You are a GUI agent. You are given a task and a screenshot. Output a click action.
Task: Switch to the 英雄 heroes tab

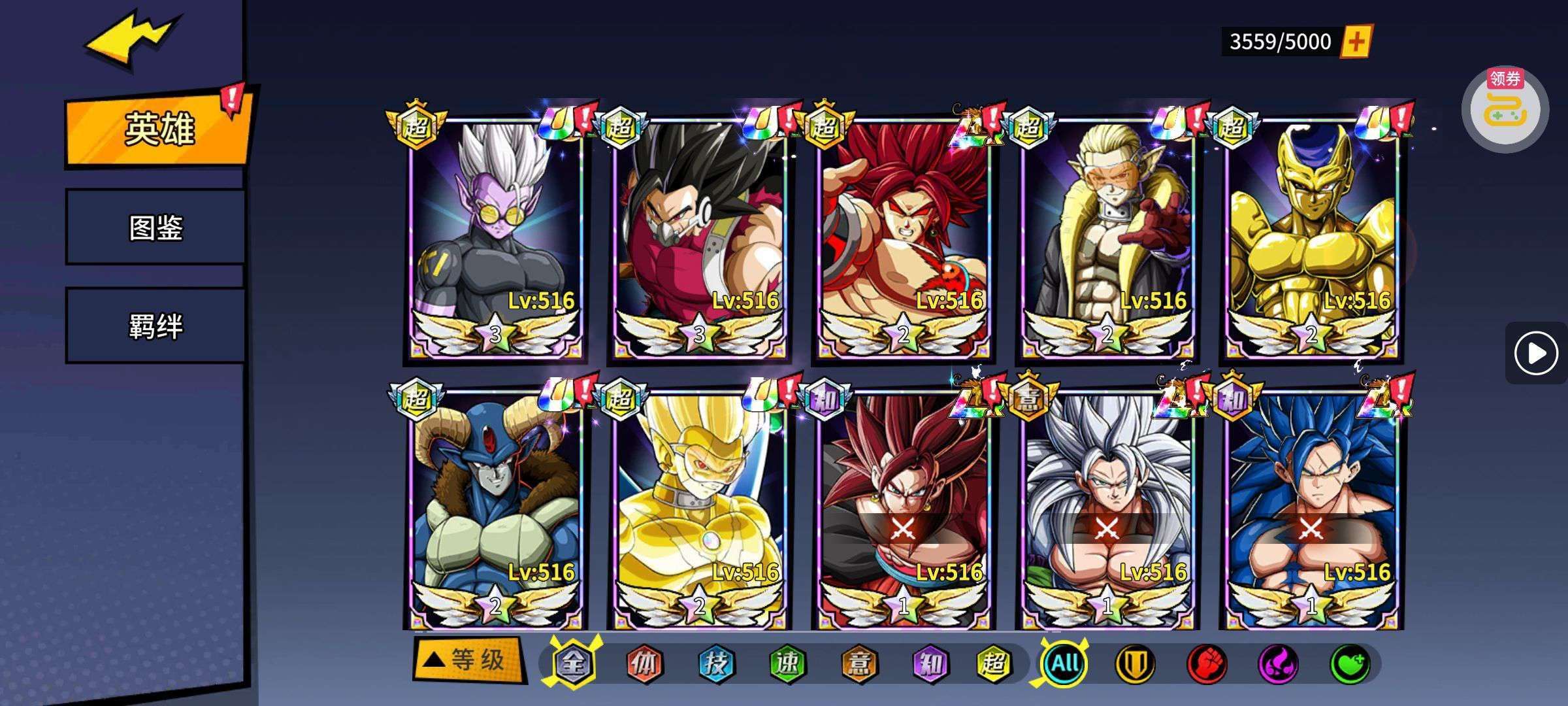(x=158, y=129)
